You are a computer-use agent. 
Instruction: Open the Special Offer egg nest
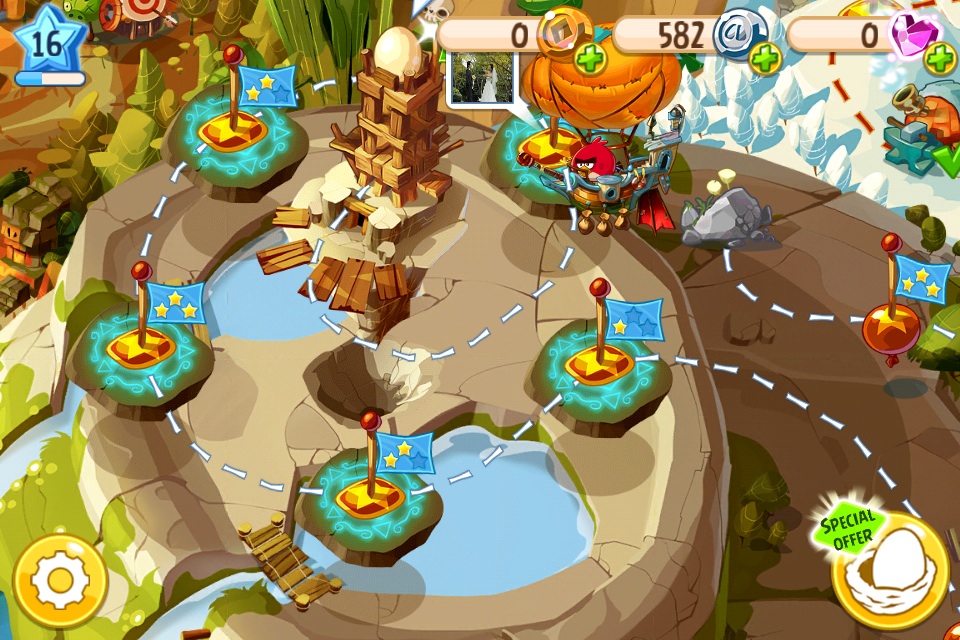click(x=889, y=571)
